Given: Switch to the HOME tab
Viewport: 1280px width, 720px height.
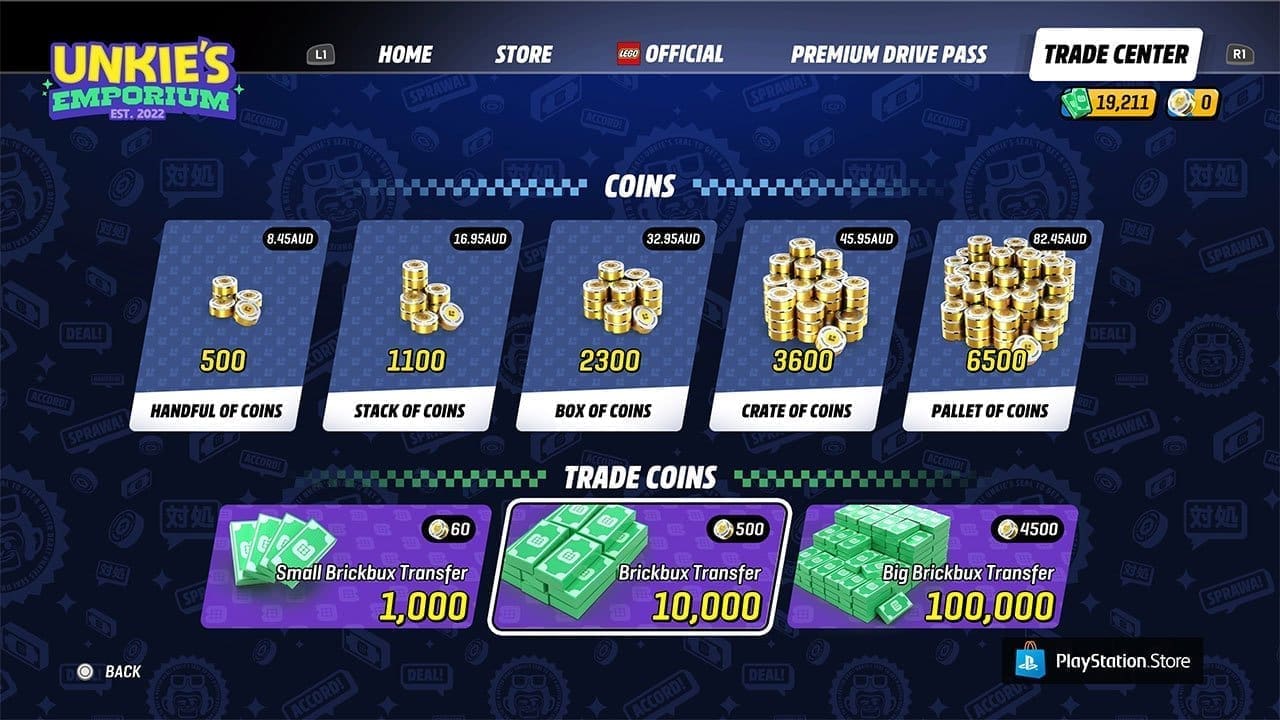Looking at the screenshot, I should tap(403, 55).
